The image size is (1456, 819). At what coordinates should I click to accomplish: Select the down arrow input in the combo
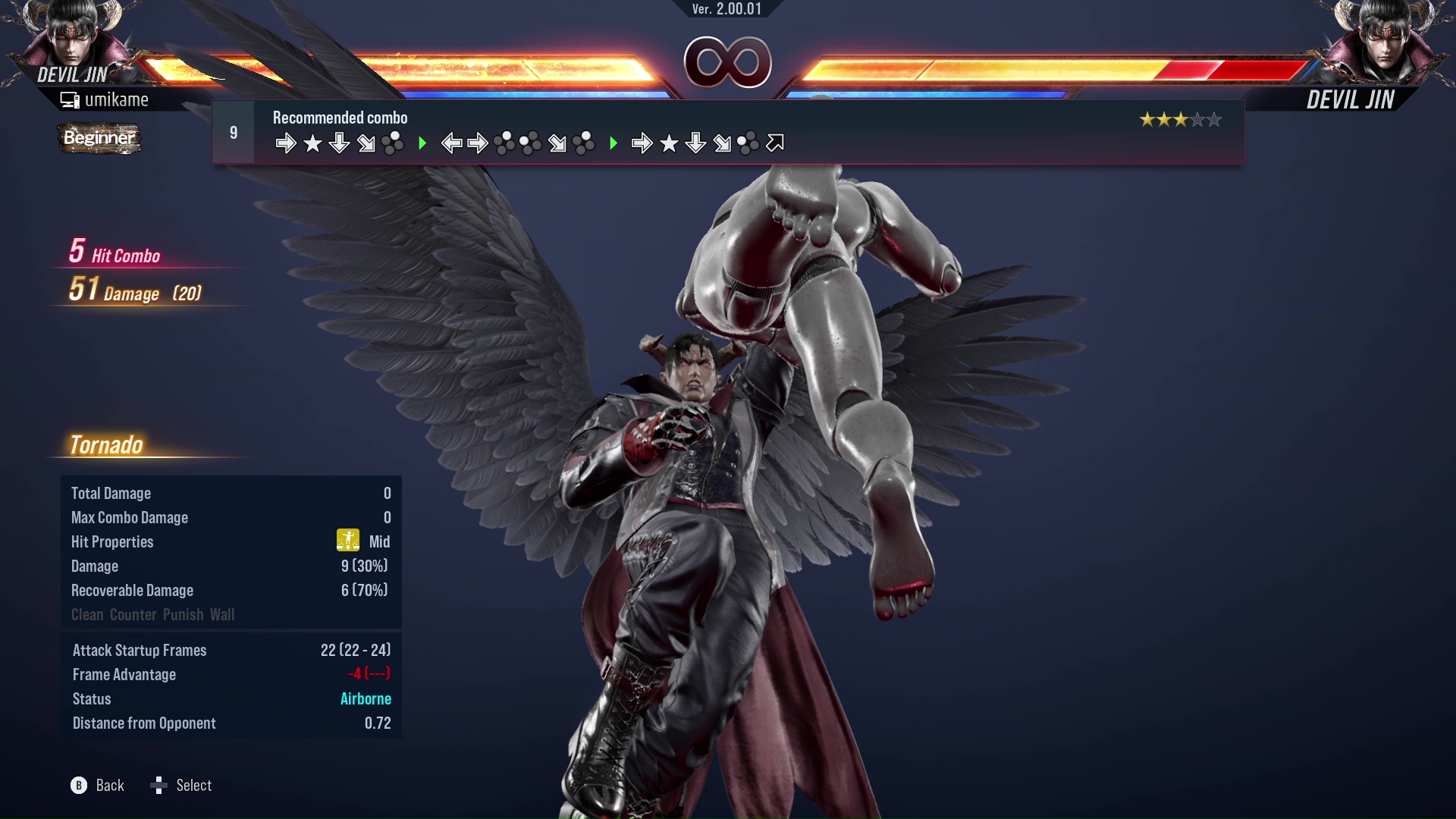click(x=339, y=143)
